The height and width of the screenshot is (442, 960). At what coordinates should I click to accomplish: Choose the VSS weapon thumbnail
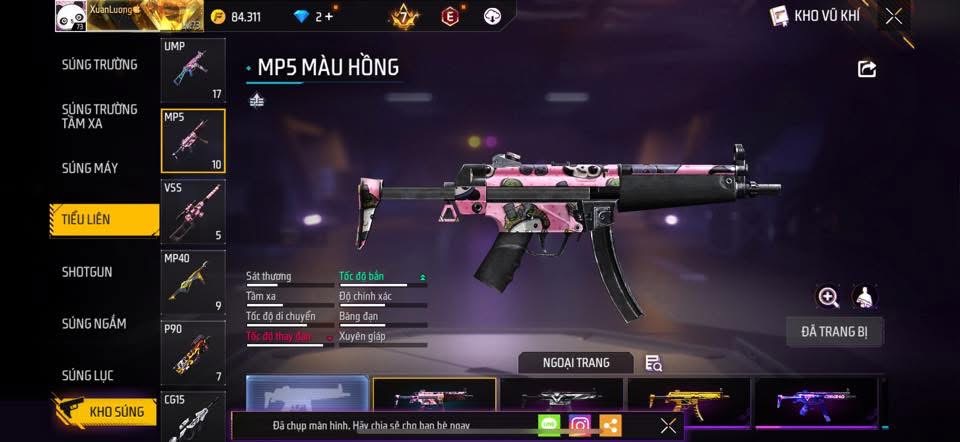tap(193, 211)
